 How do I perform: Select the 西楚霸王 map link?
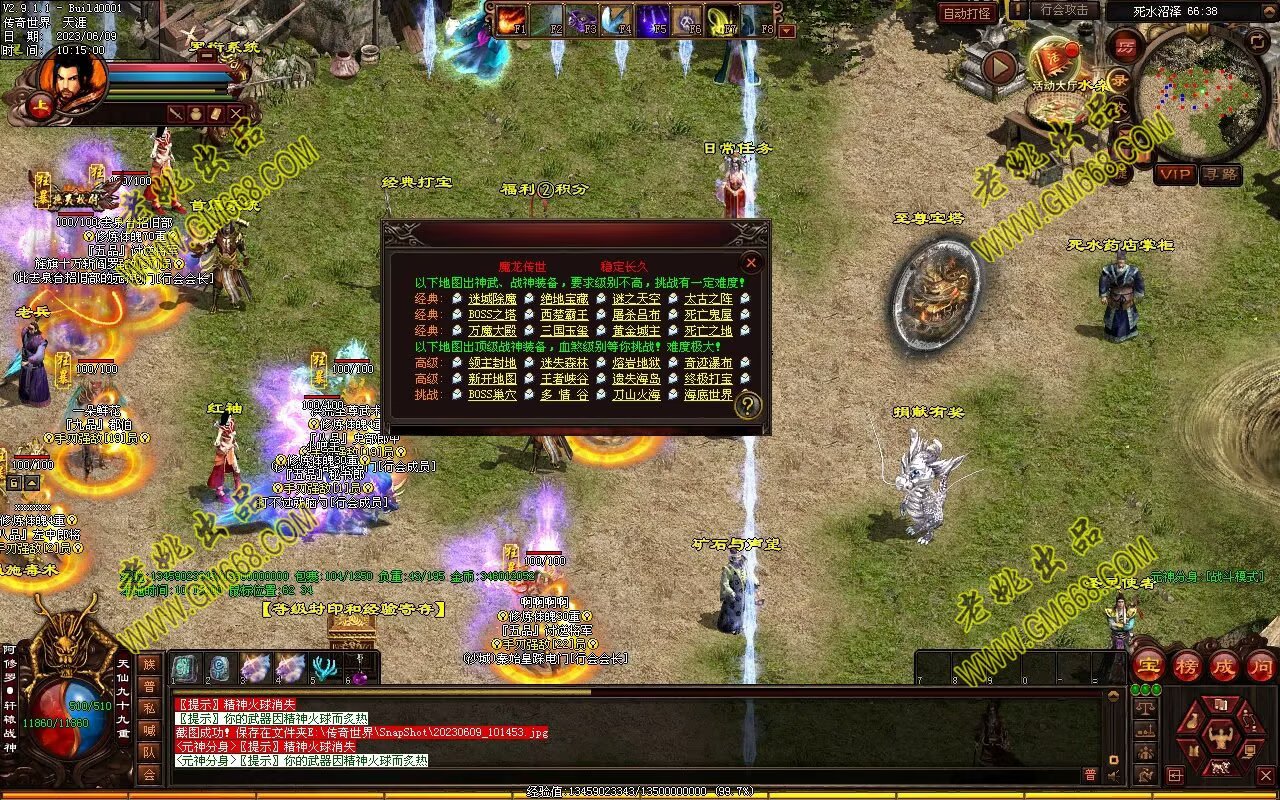coord(564,314)
